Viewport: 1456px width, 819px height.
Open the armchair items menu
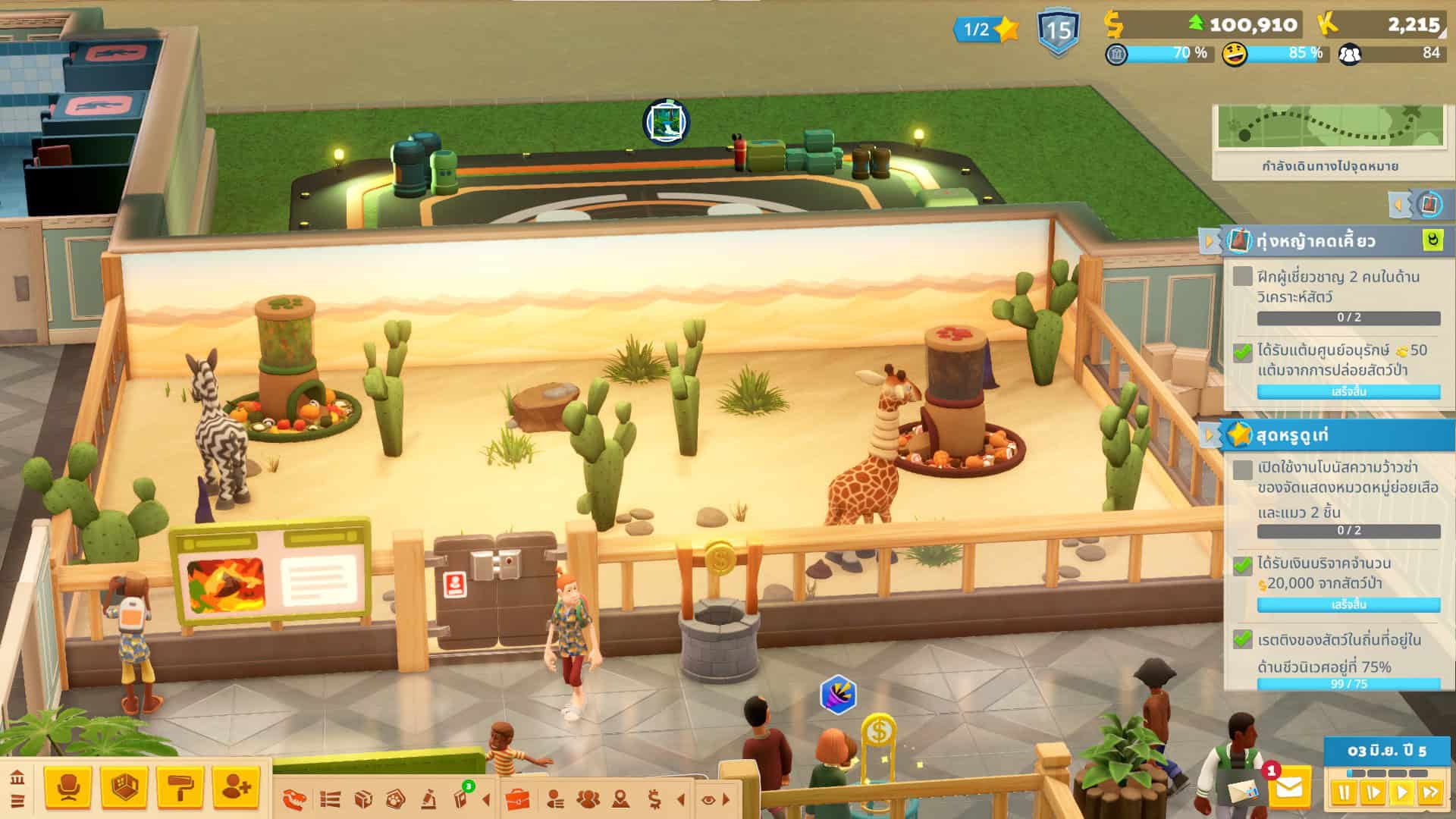(68, 789)
